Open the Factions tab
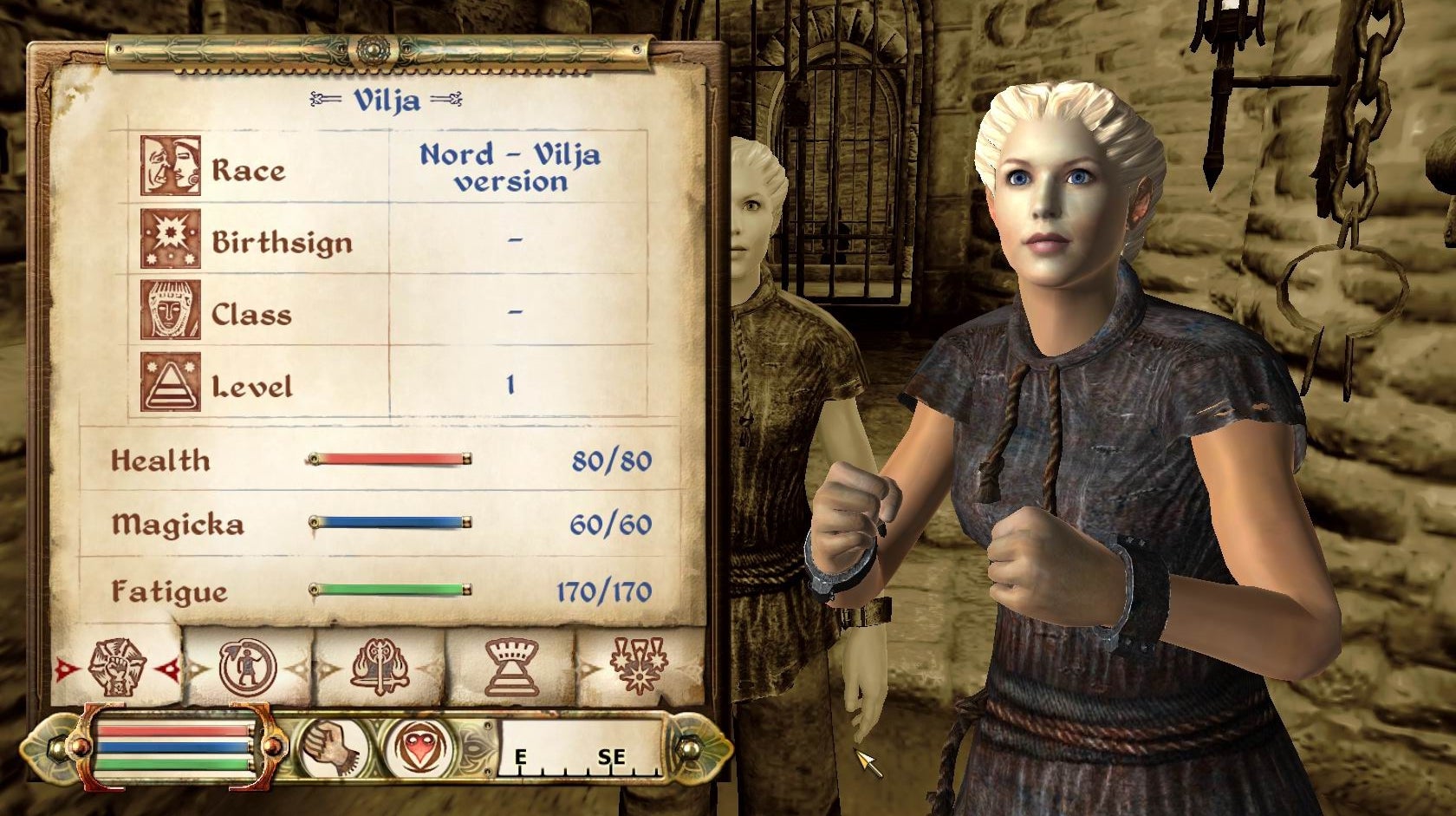1456x816 pixels. tap(510, 667)
